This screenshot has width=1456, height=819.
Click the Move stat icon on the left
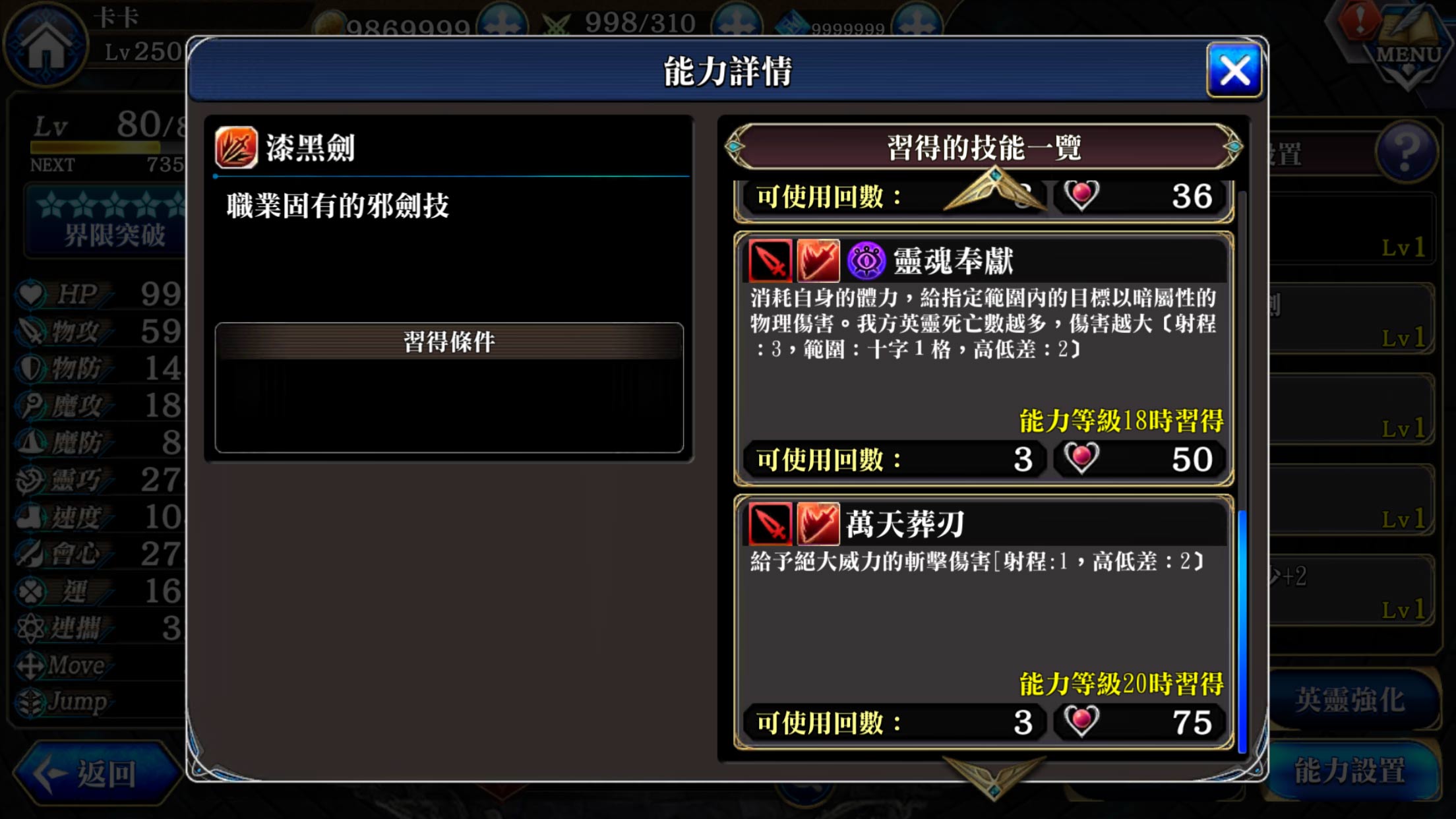pyautogui.click(x=32, y=665)
